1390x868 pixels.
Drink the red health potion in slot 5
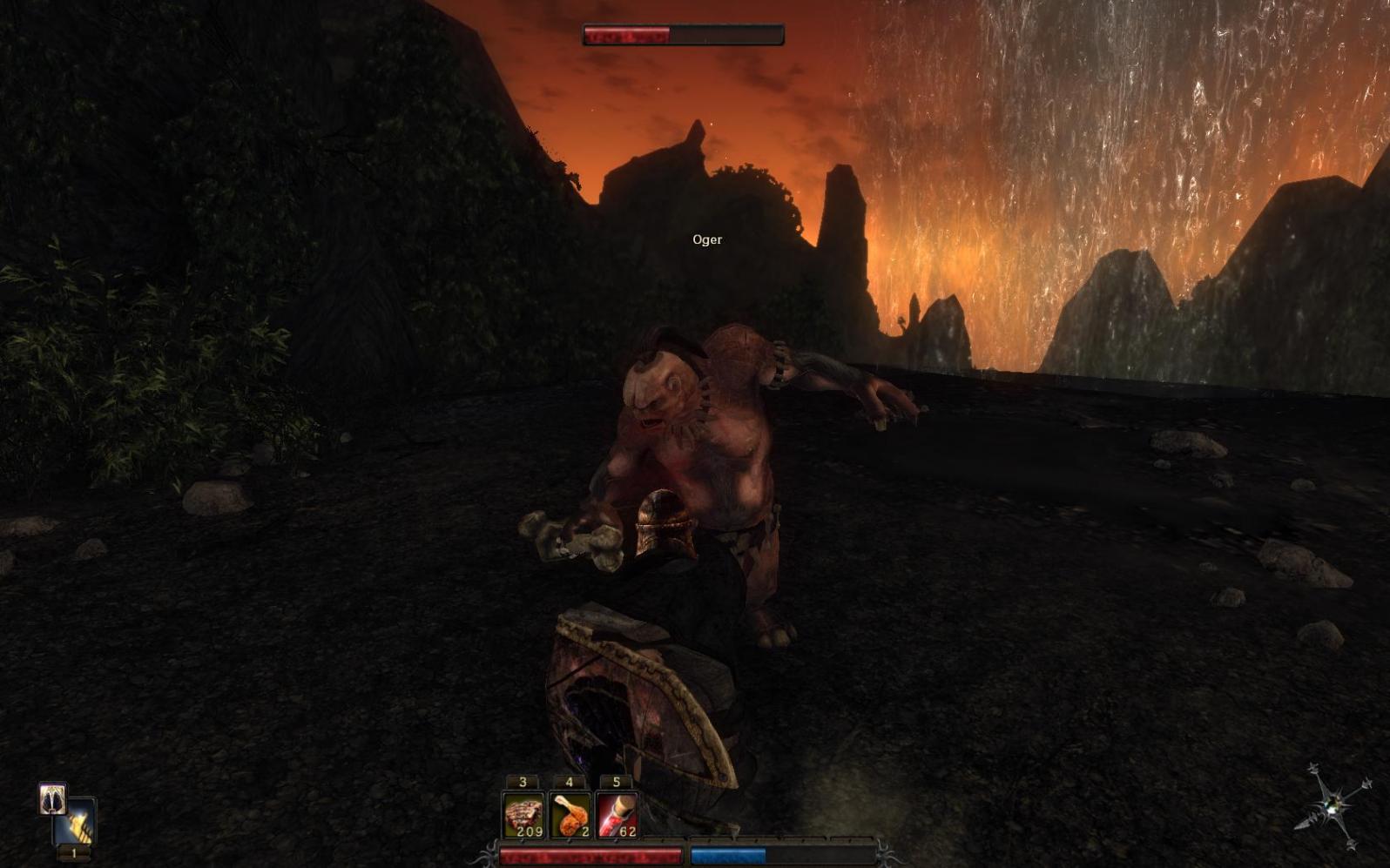617,816
